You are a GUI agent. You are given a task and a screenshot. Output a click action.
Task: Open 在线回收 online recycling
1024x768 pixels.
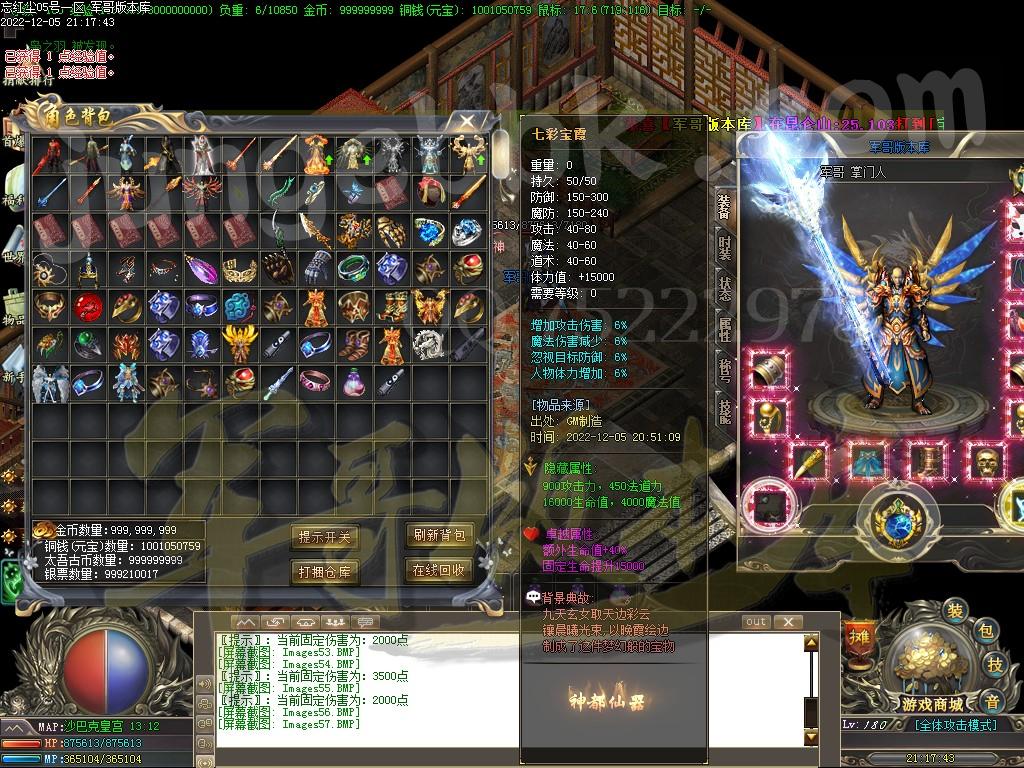pos(439,570)
